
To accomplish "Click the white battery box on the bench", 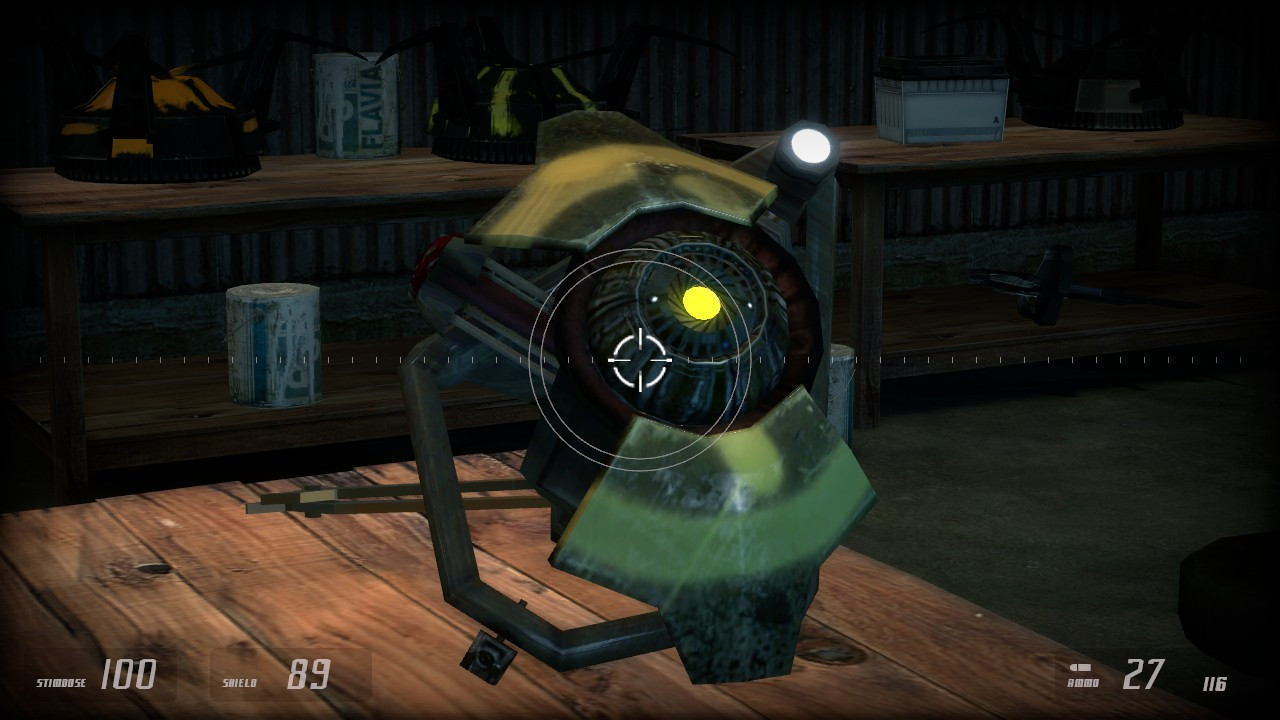I will click(x=940, y=100).
